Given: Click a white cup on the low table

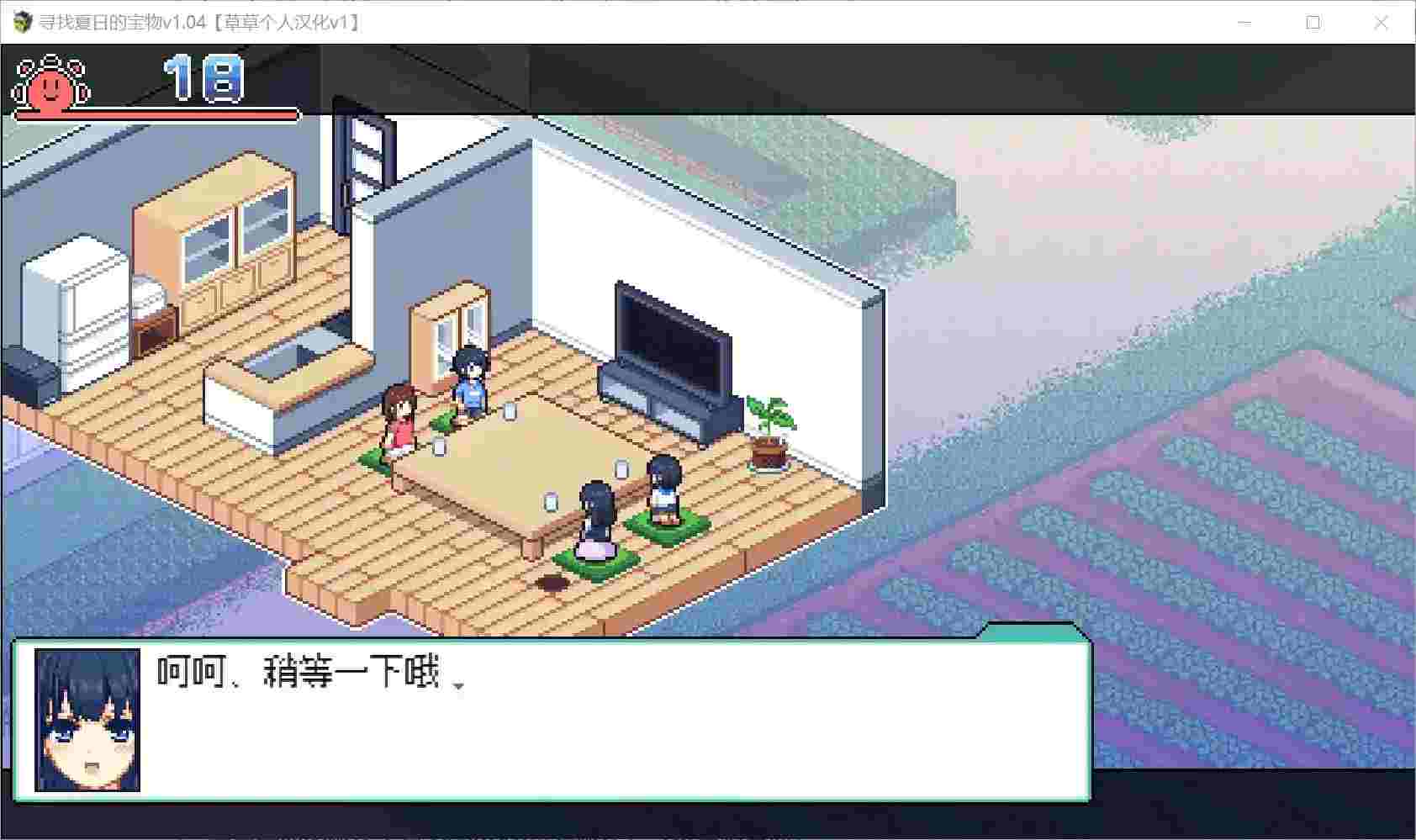Looking at the screenshot, I should [x=510, y=412].
